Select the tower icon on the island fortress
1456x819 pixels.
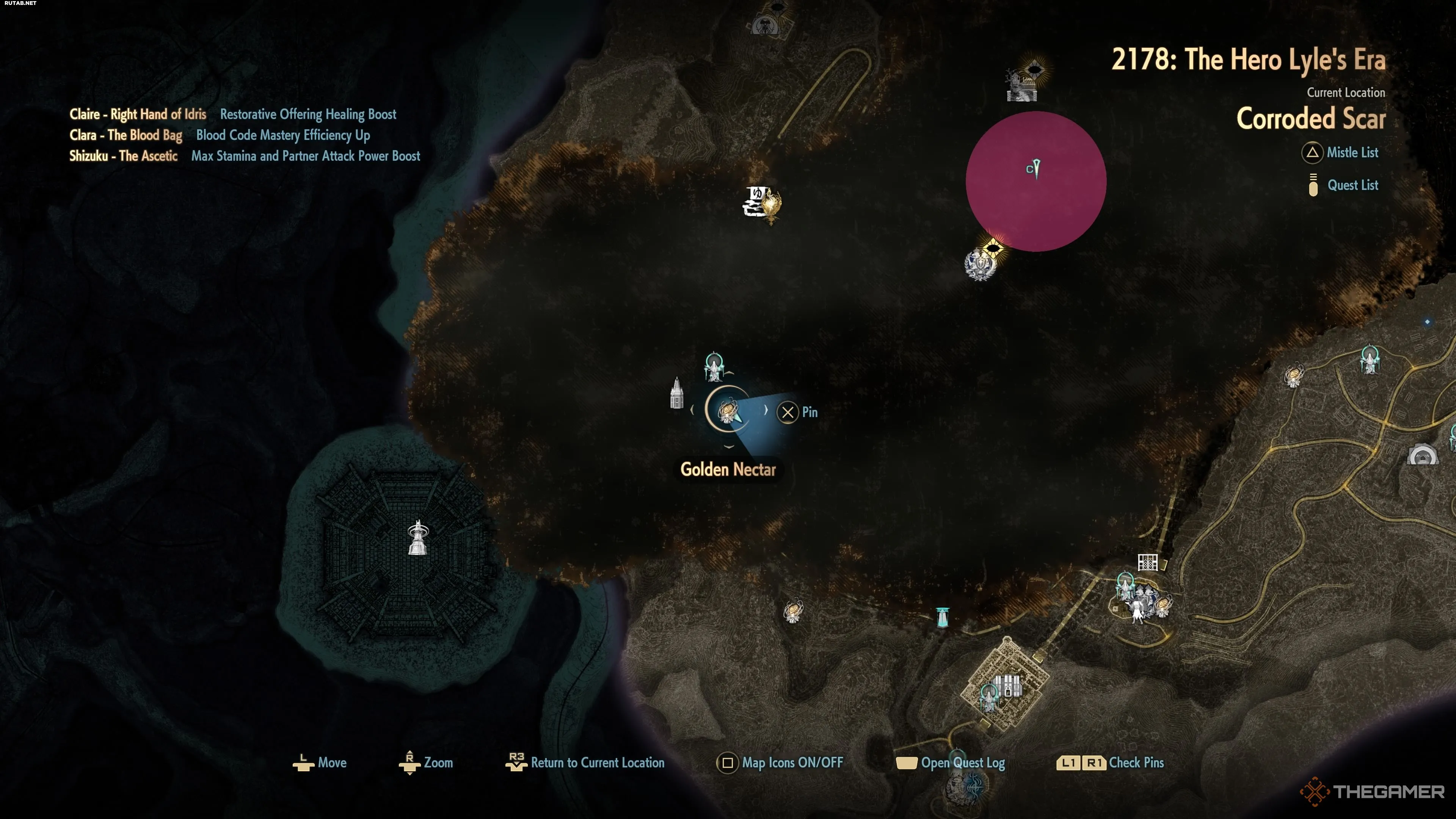pyautogui.click(x=418, y=538)
